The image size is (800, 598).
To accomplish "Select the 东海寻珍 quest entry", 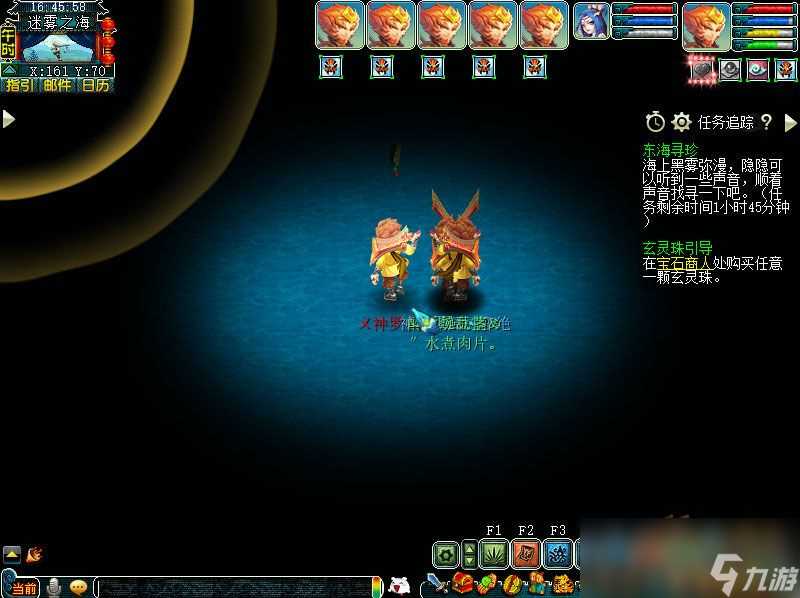I will point(671,149).
